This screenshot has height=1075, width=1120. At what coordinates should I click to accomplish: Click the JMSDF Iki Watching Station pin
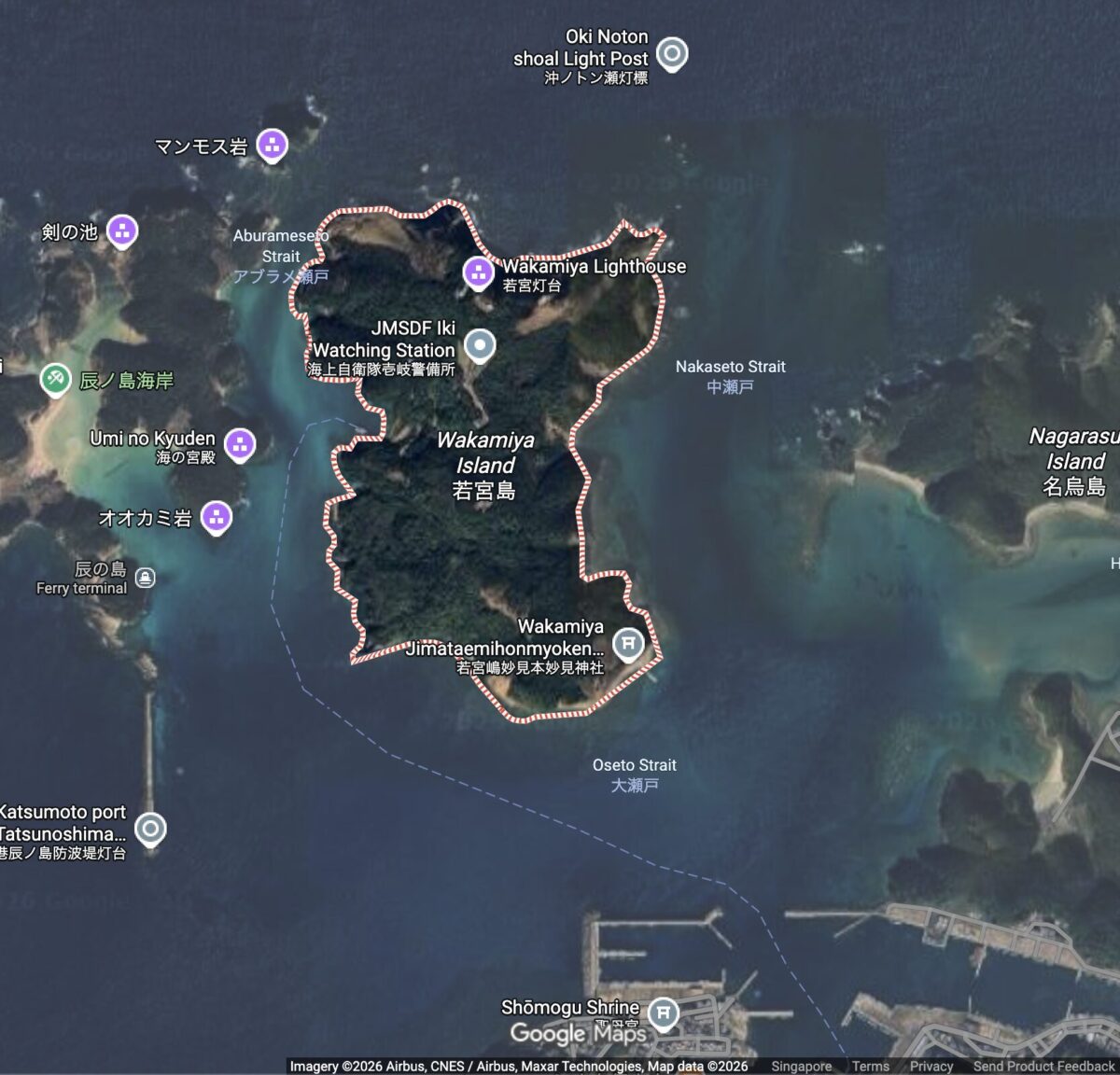click(480, 345)
